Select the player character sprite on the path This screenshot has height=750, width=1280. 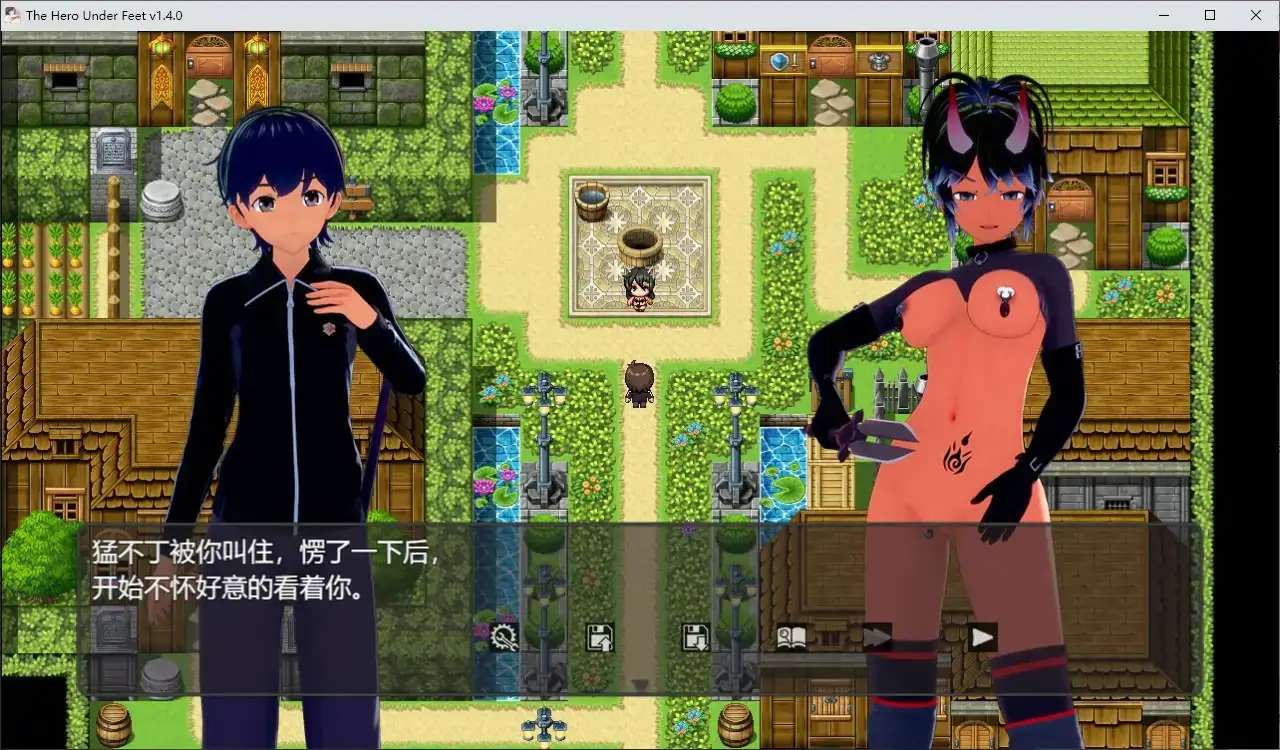pos(639,383)
